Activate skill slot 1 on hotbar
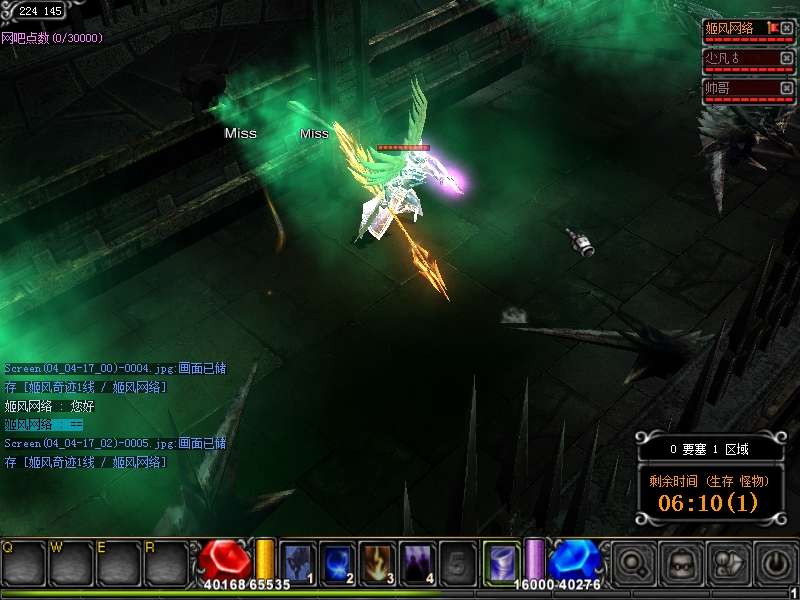Image resolution: width=800 pixels, height=600 pixels. 299,561
